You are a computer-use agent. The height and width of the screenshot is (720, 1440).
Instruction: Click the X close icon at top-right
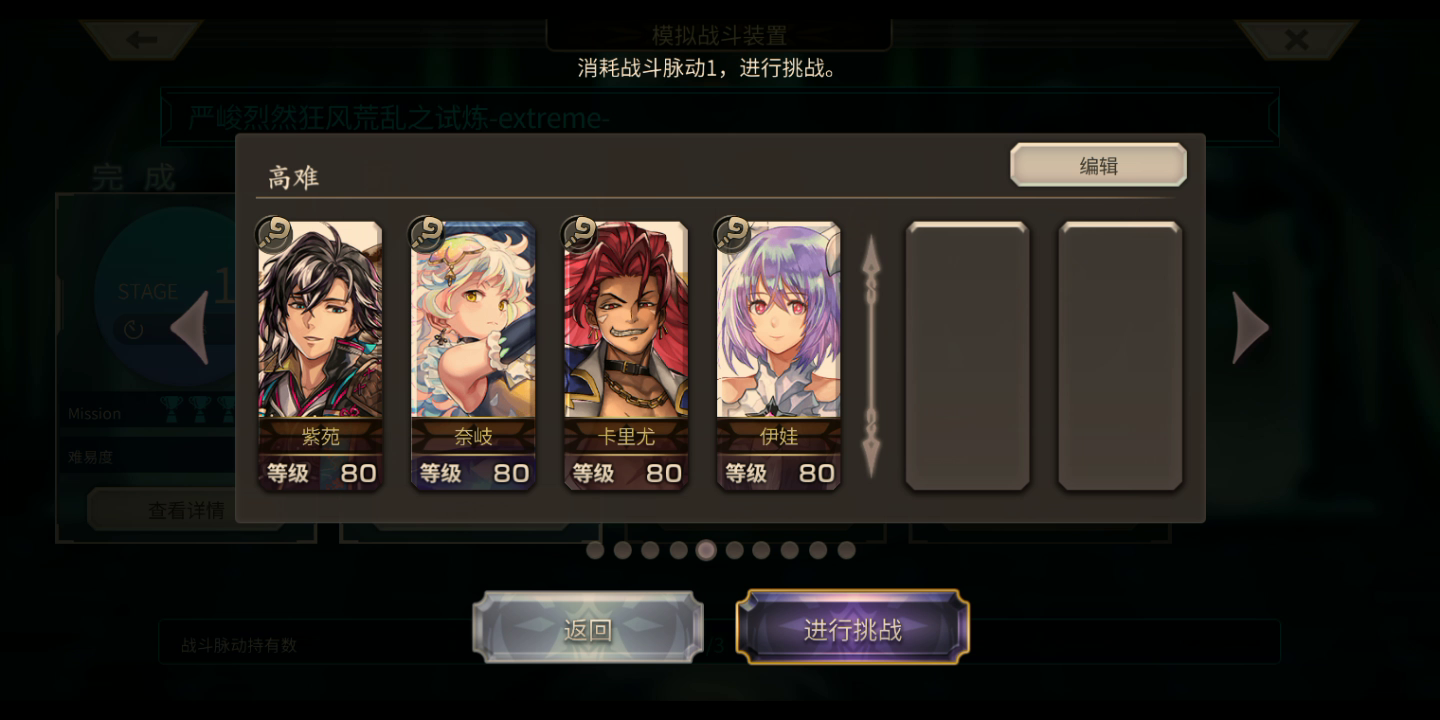coord(1297,40)
